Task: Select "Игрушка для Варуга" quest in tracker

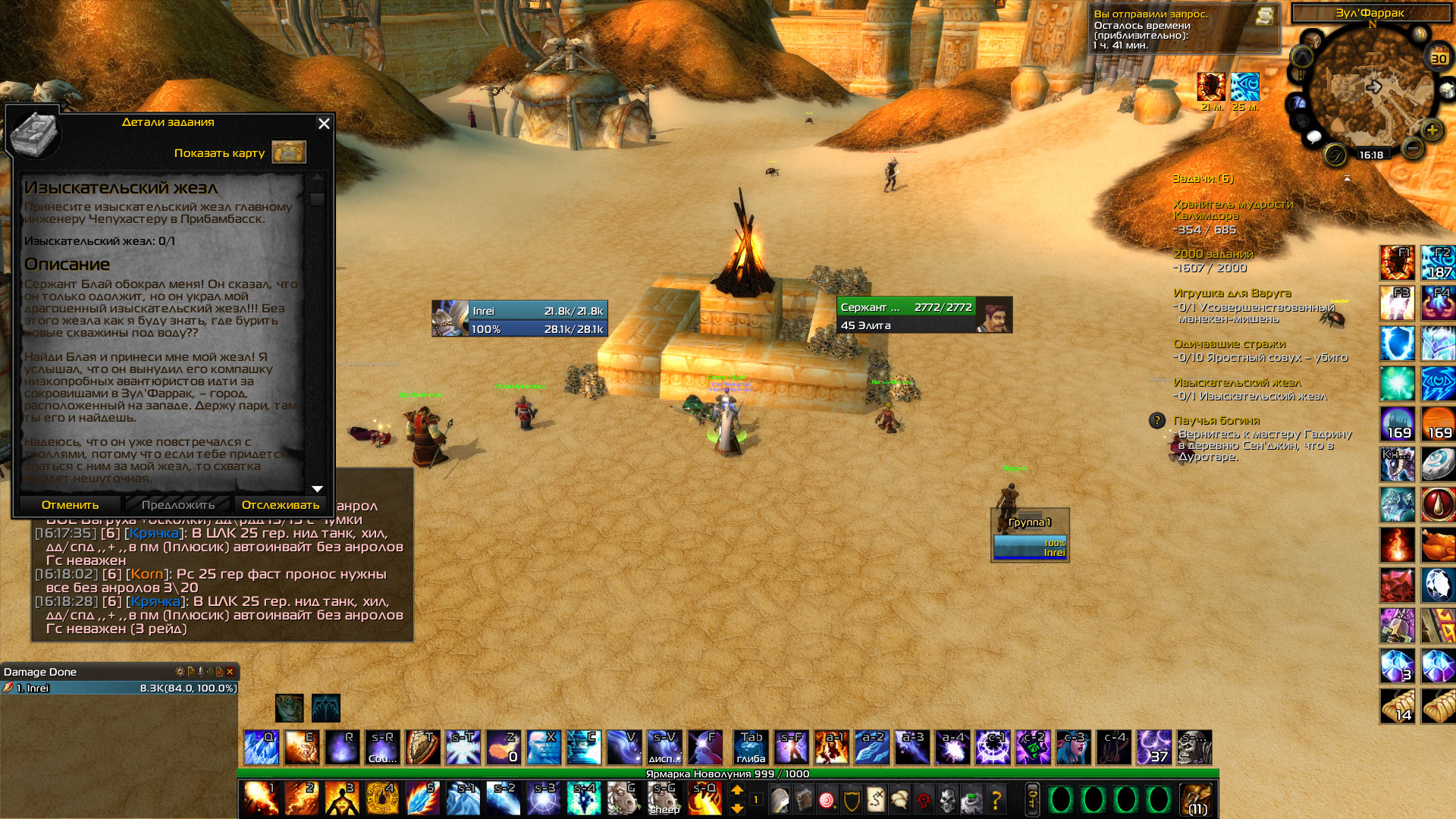Action: (1232, 293)
